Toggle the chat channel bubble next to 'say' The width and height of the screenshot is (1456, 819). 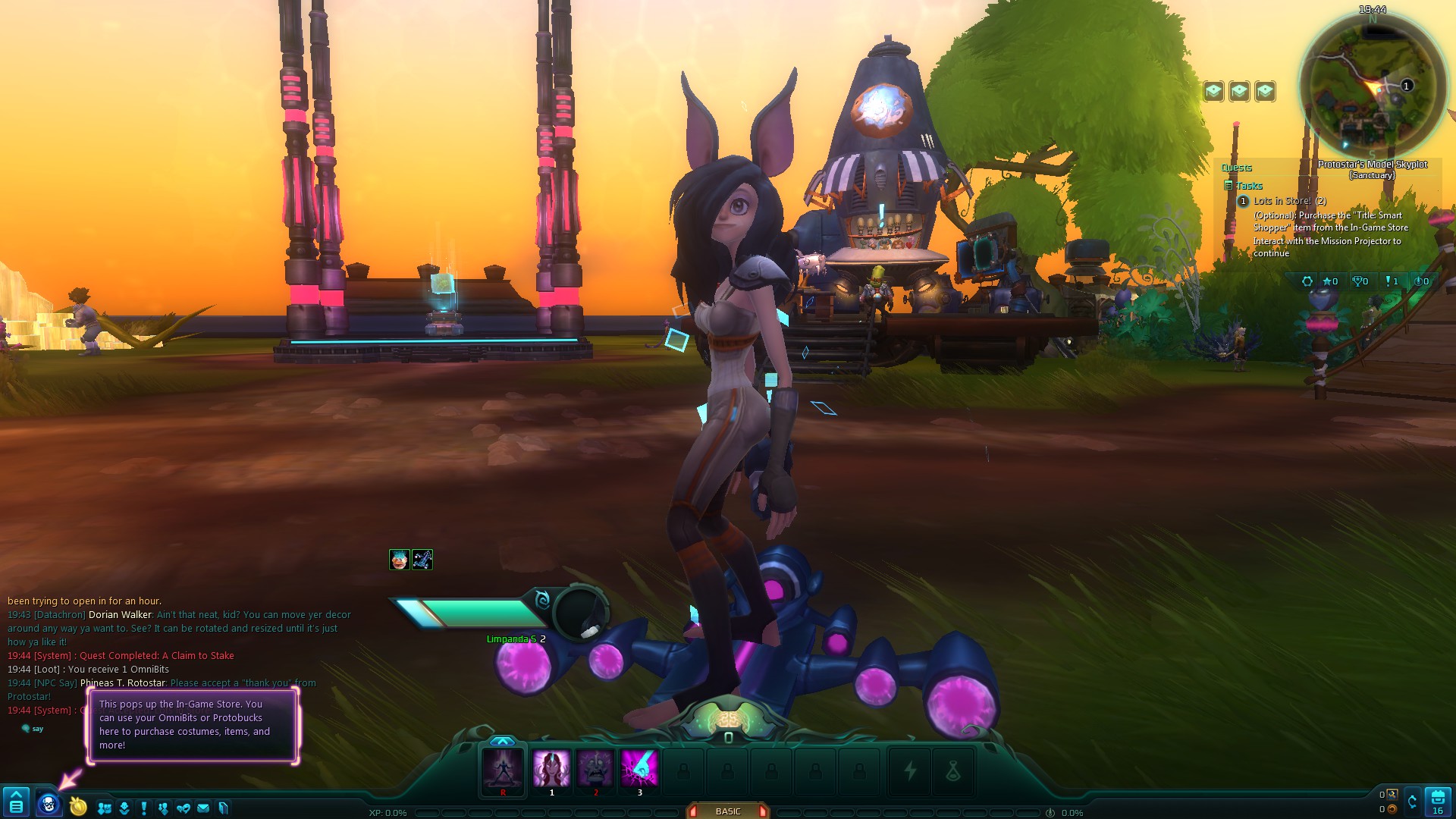click(25, 728)
